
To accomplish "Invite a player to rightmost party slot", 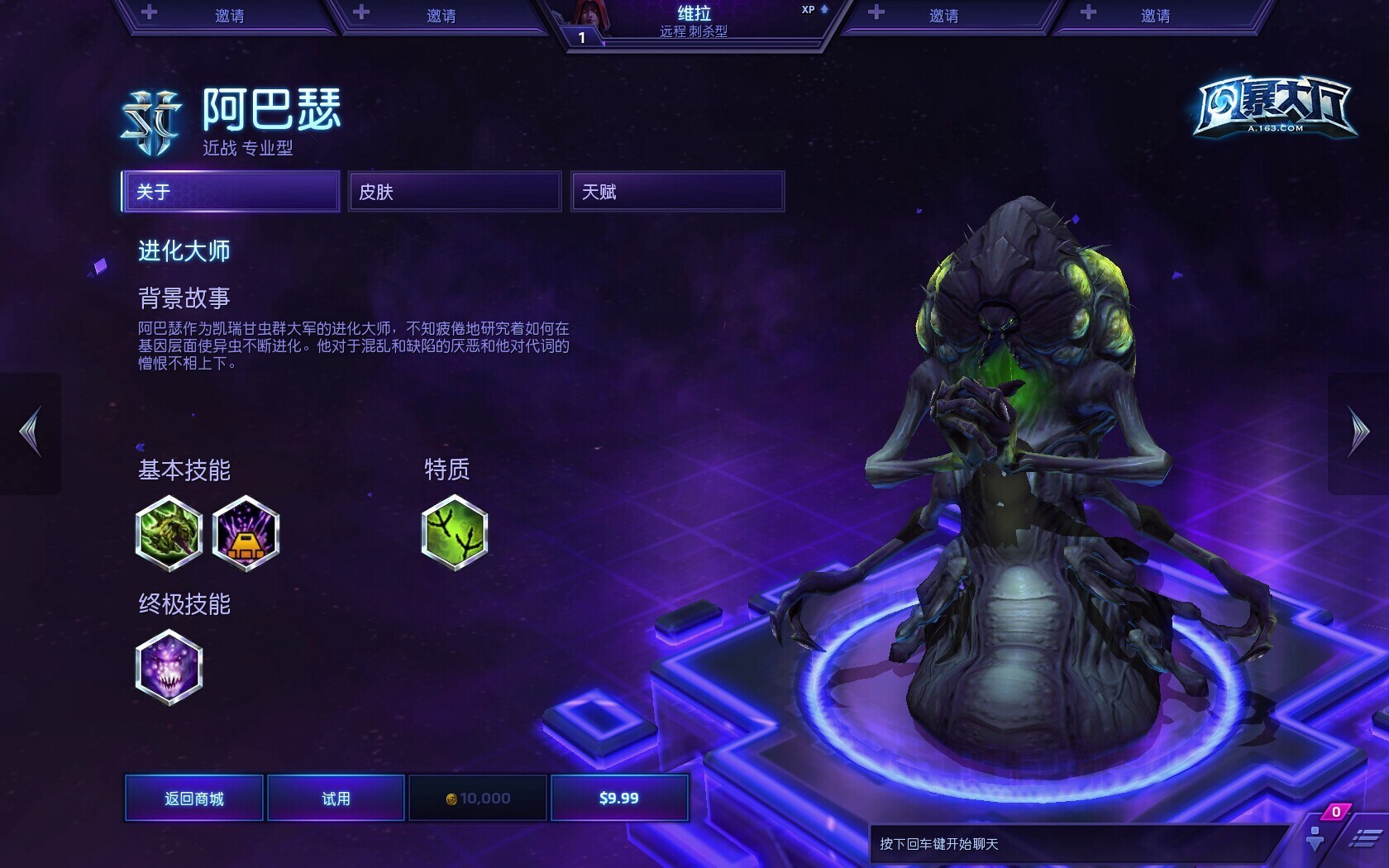I will click(1153, 16).
